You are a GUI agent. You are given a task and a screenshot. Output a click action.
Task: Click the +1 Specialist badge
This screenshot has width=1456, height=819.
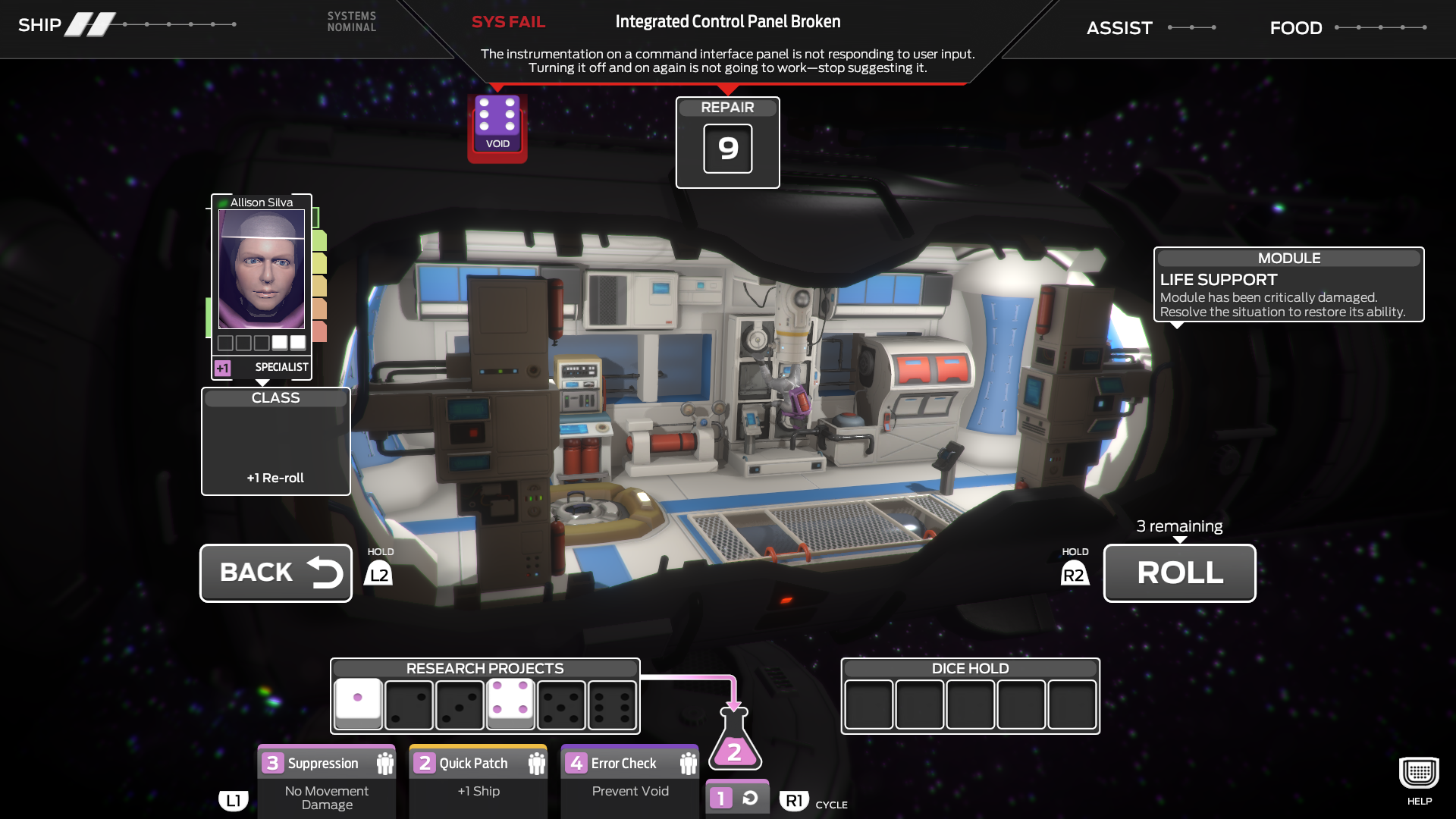coord(221,367)
